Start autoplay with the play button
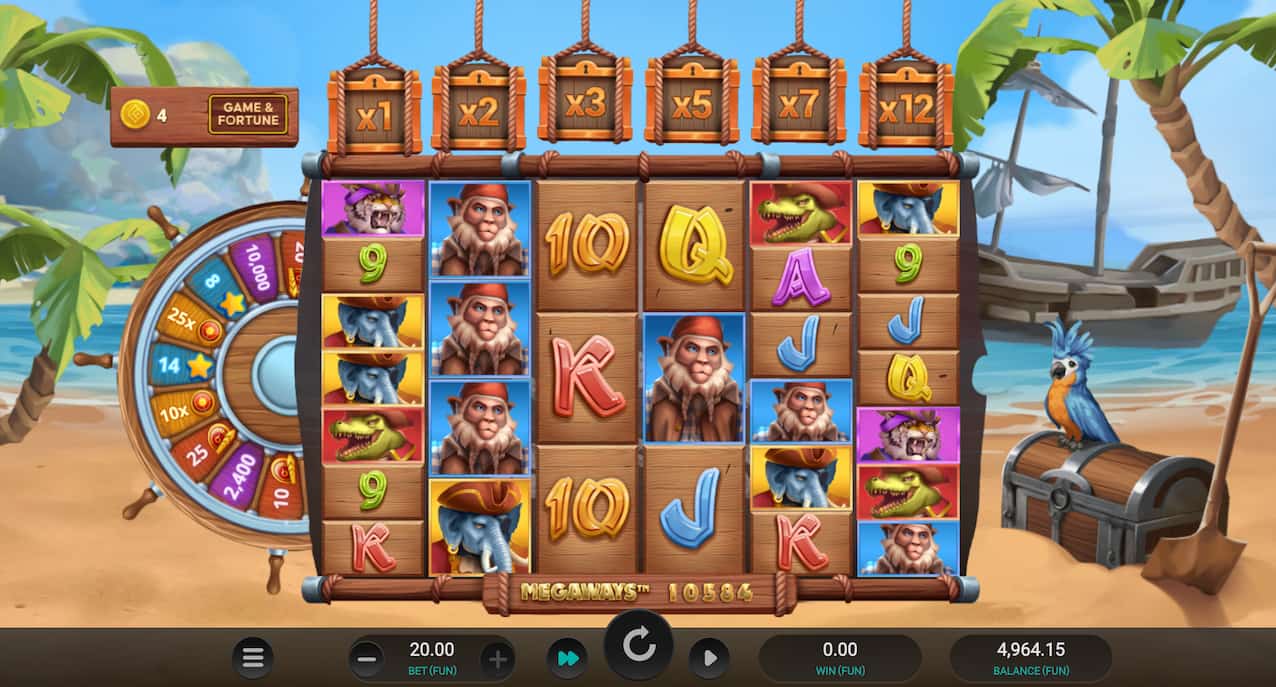 tap(709, 658)
